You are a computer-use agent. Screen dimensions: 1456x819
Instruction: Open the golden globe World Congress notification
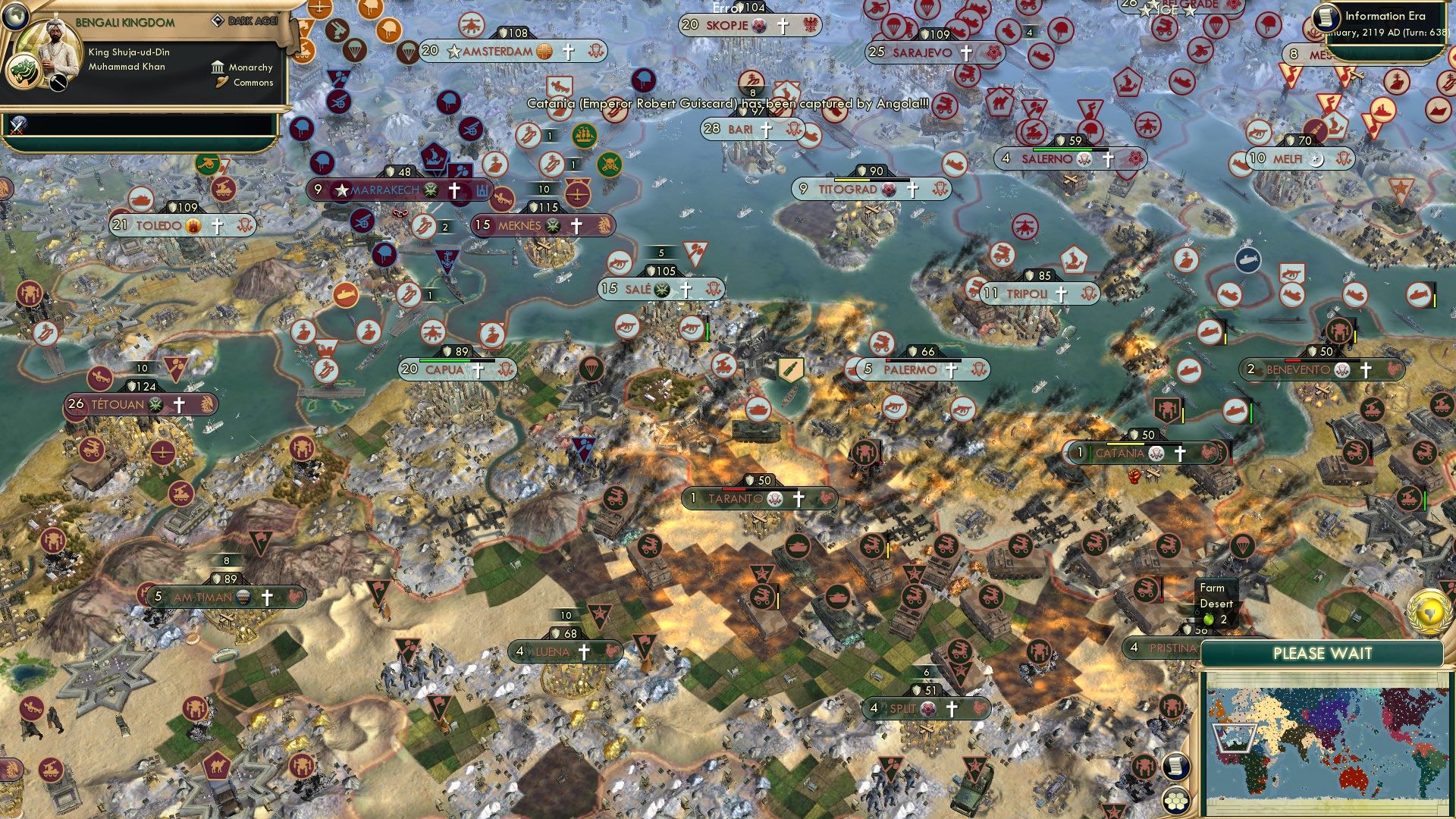tap(1428, 611)
